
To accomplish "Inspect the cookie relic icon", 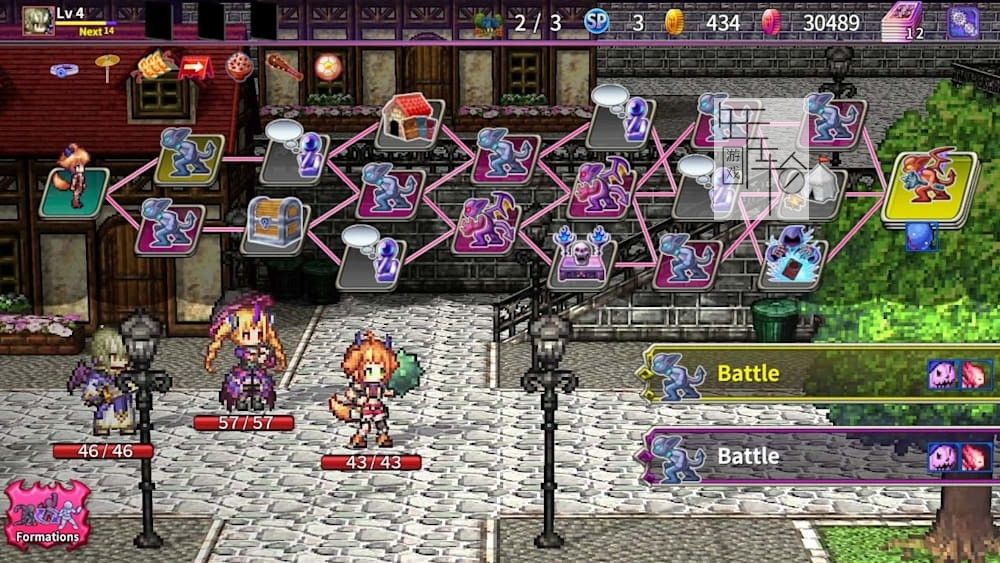I will click(x=238, y=66).
